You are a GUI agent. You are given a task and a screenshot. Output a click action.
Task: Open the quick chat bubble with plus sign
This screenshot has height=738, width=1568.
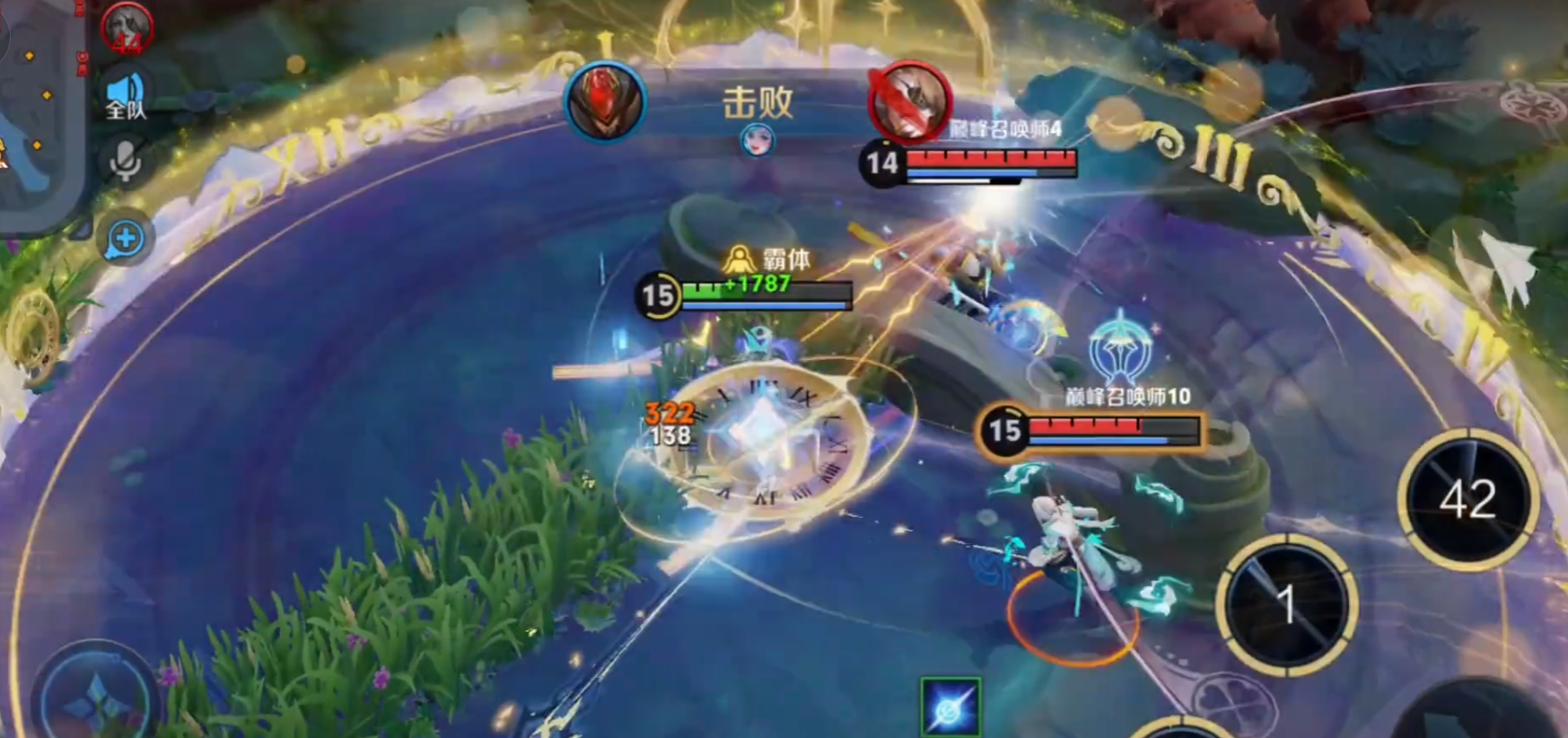[x=125, y=239]
